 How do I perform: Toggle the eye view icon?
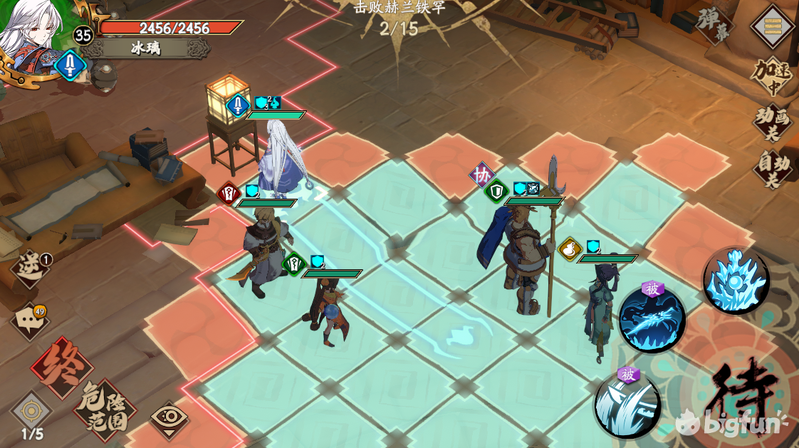(169, 417)
